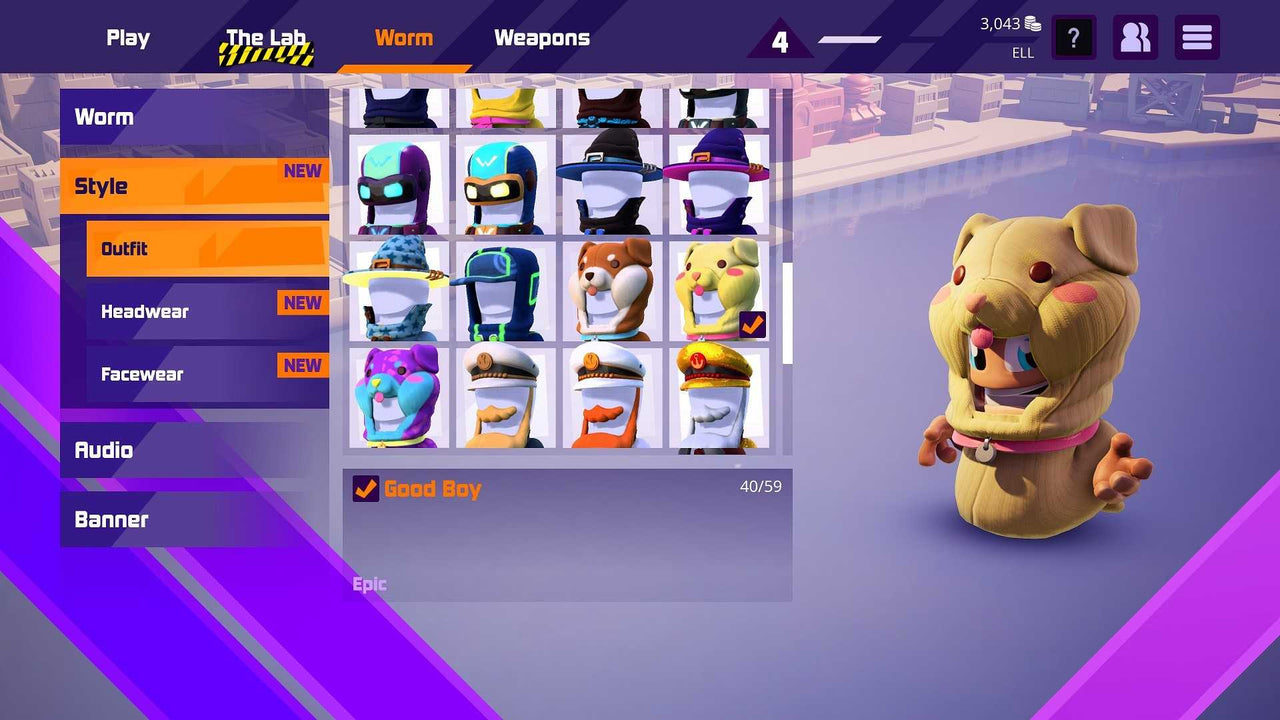Open the Facewear category
This screenshot has width=1280, height=720.
[x=141, y=374]
